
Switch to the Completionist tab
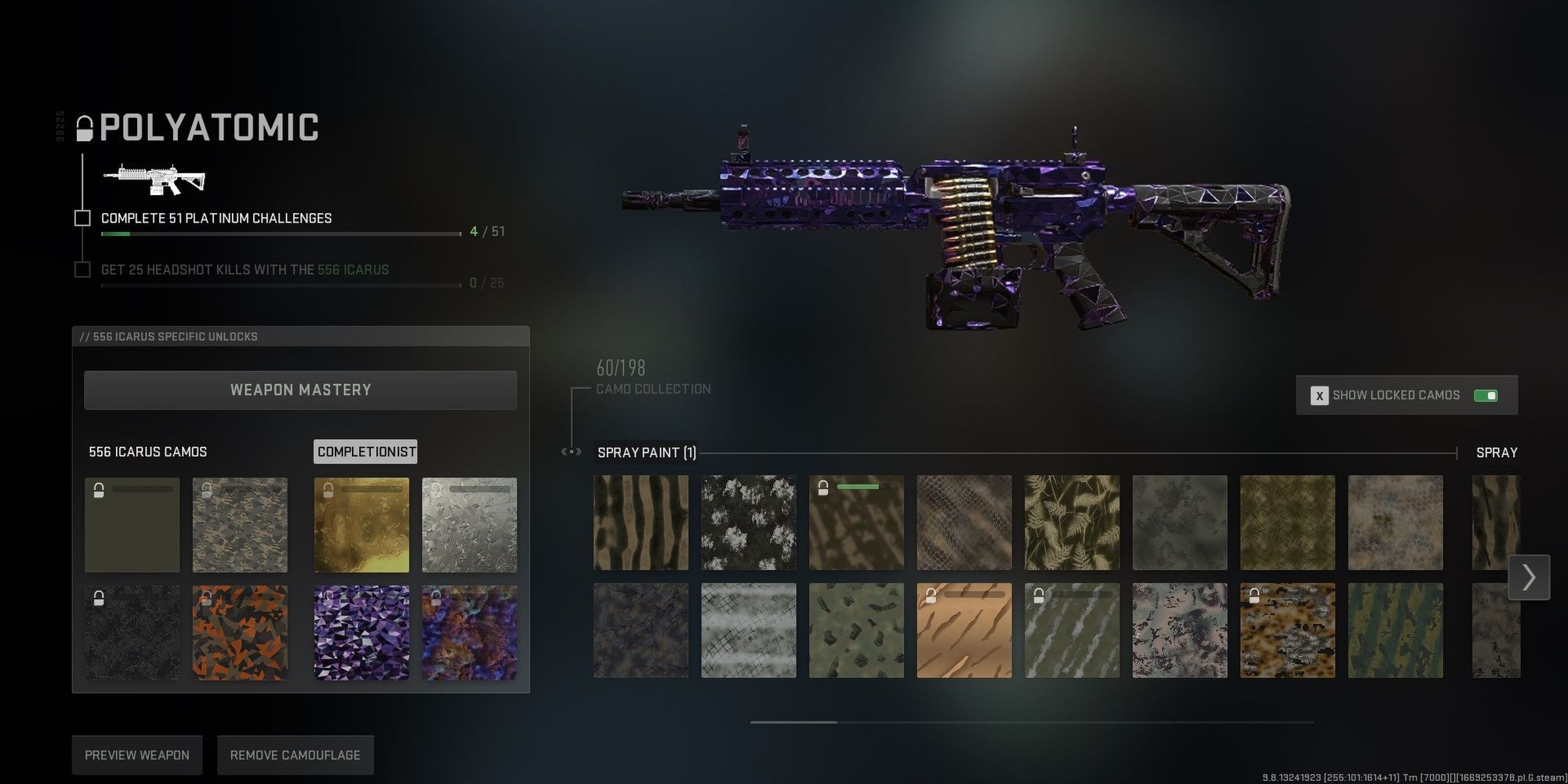pyautogui.click(x=365, y=452)
